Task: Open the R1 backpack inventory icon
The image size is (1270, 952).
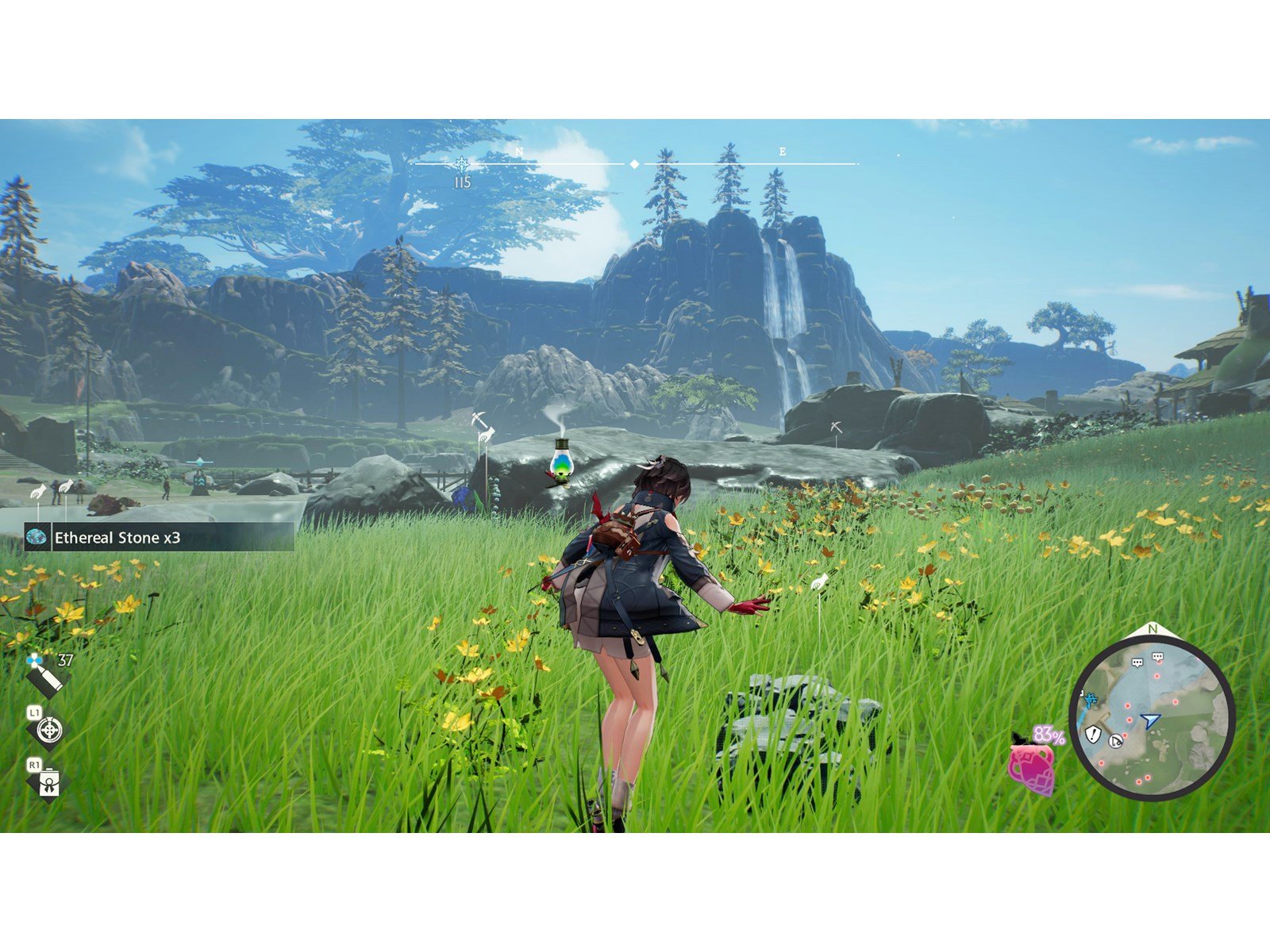Action: click(49, 781)
